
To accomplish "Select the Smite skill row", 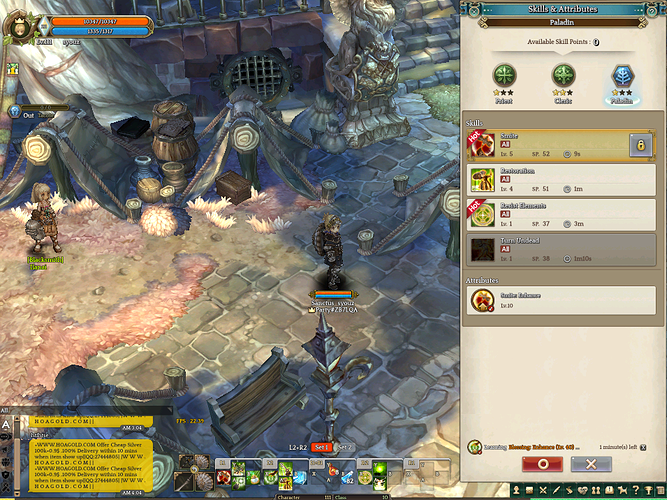I will pos(550,144).
